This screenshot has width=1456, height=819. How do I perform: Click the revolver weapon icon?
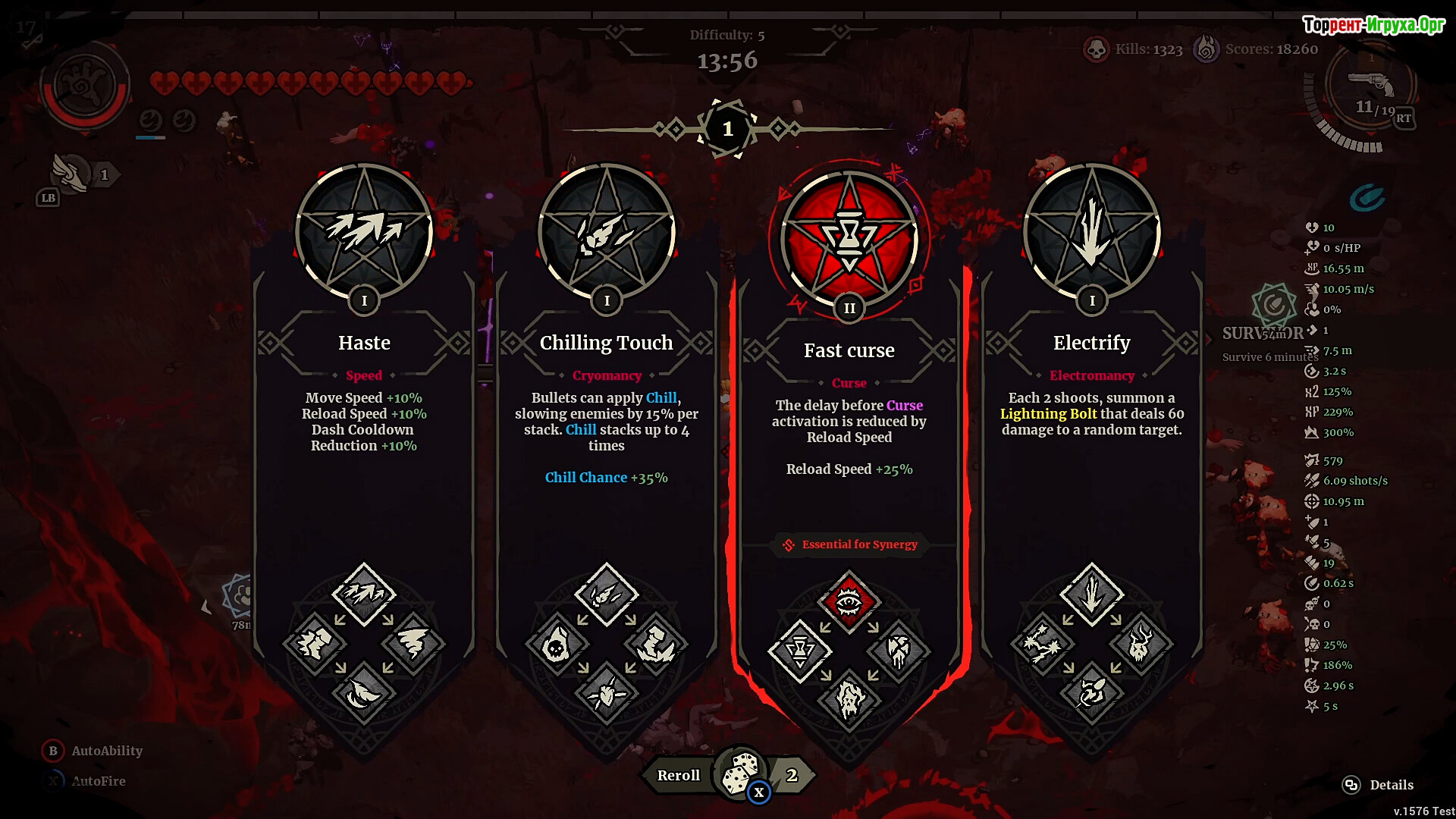[x=1371, y=83]
